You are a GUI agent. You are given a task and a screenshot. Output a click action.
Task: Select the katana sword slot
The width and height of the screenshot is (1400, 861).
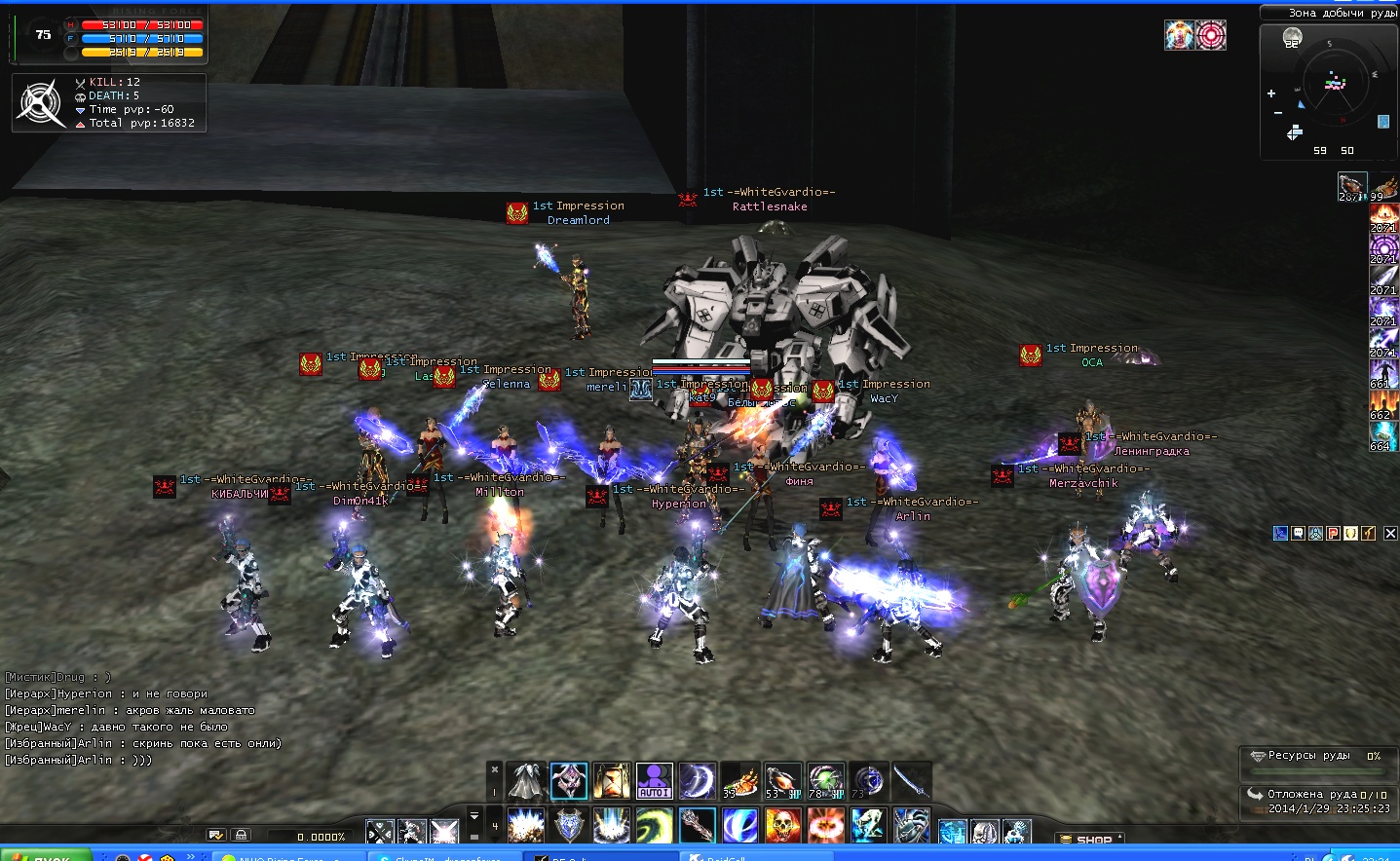pos(910,781)
